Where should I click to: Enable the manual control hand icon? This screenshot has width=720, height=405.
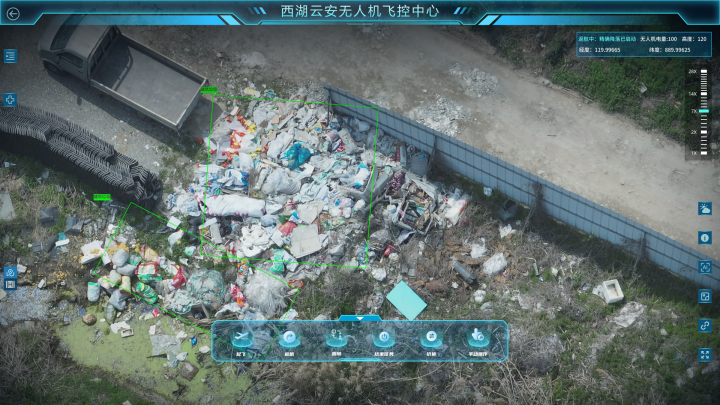[477, 338]
